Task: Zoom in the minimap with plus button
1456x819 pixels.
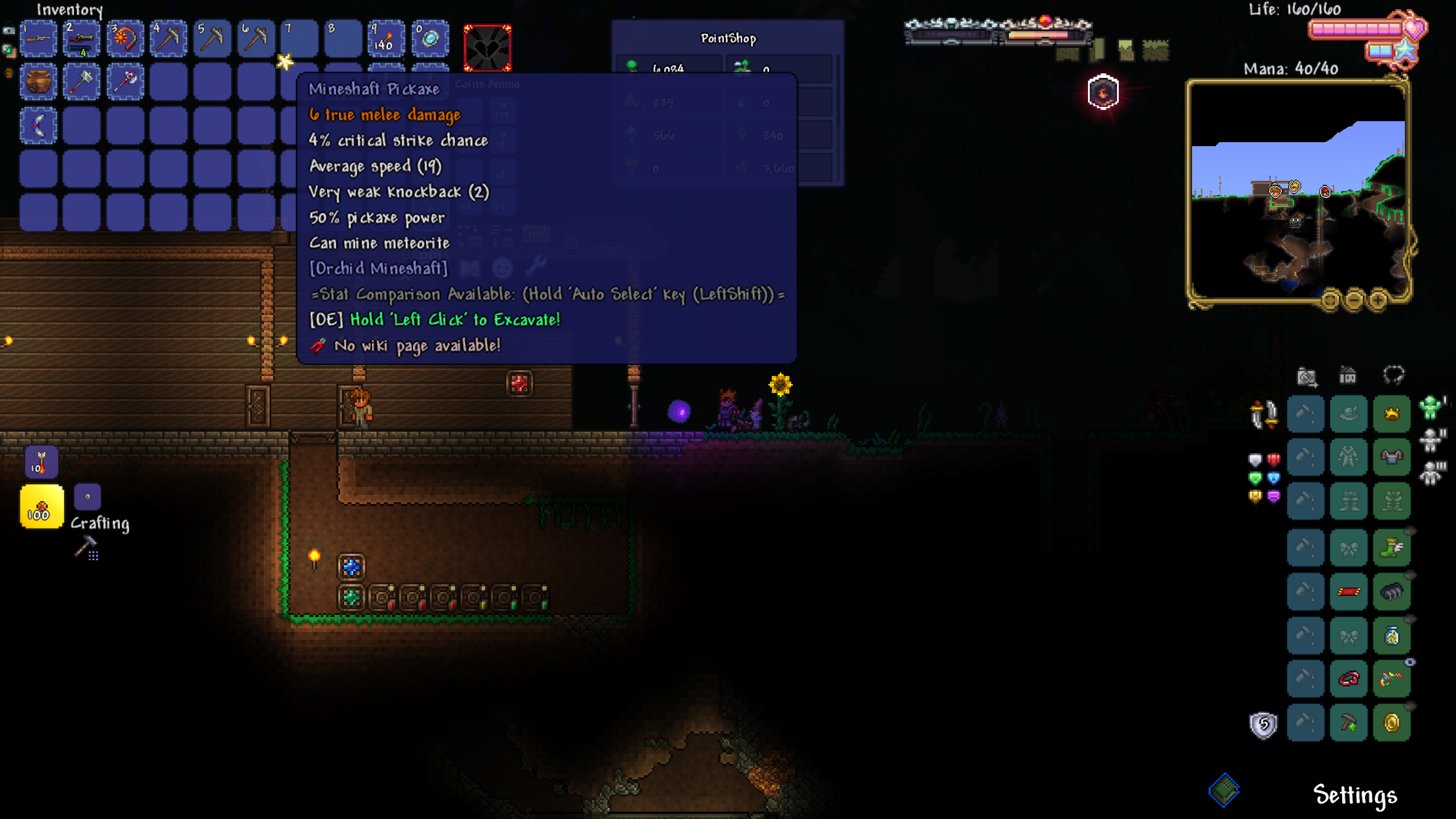Action: [x=1378, y=299]
